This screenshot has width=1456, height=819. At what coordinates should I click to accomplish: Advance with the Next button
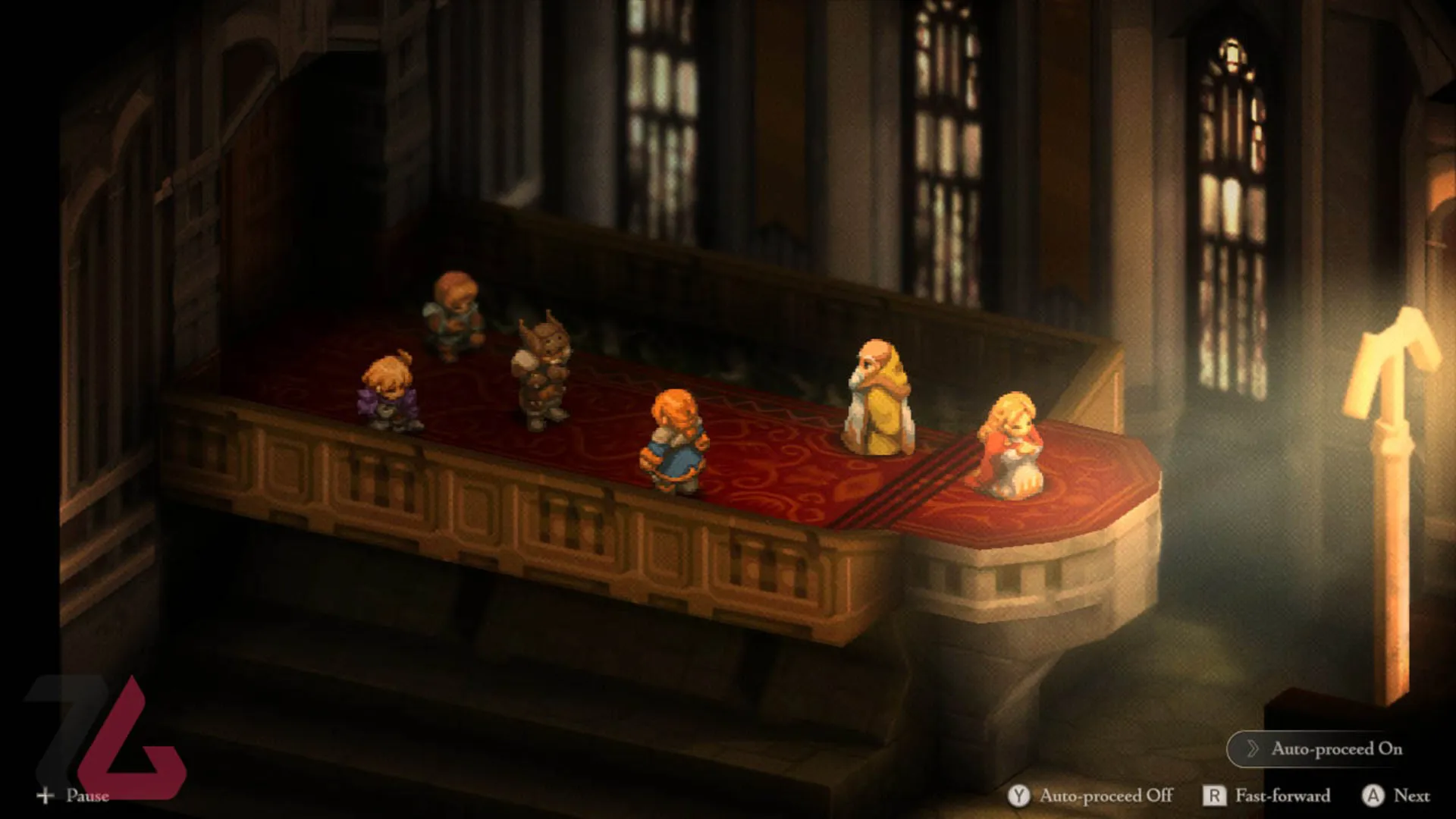coord(1395,795)
